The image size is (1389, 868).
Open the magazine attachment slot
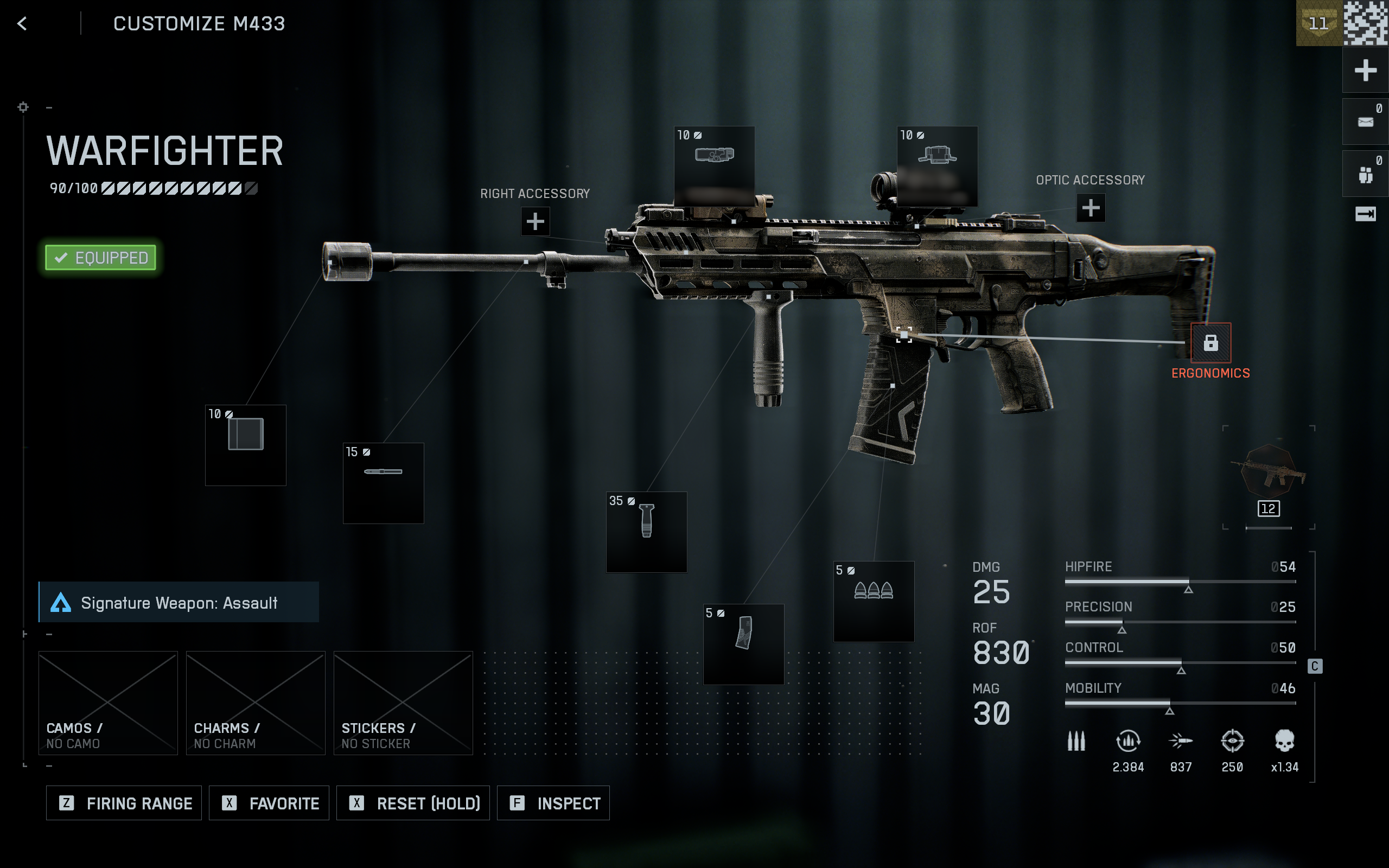tap(743, 643)
